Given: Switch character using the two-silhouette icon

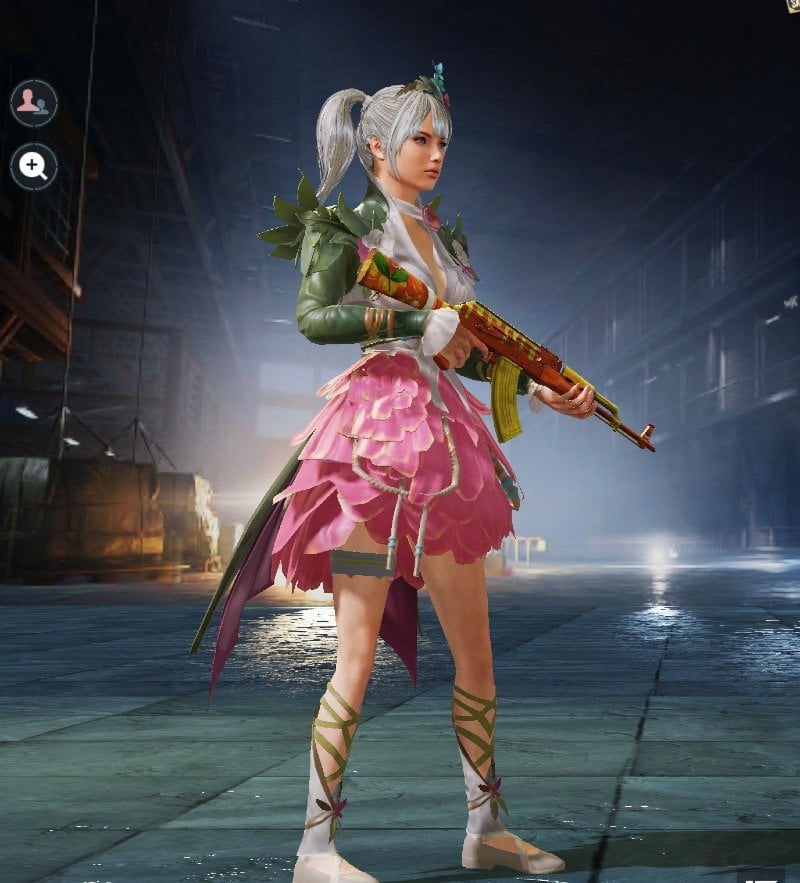Looking at the screenshot, I should click(x=34, y=102).
